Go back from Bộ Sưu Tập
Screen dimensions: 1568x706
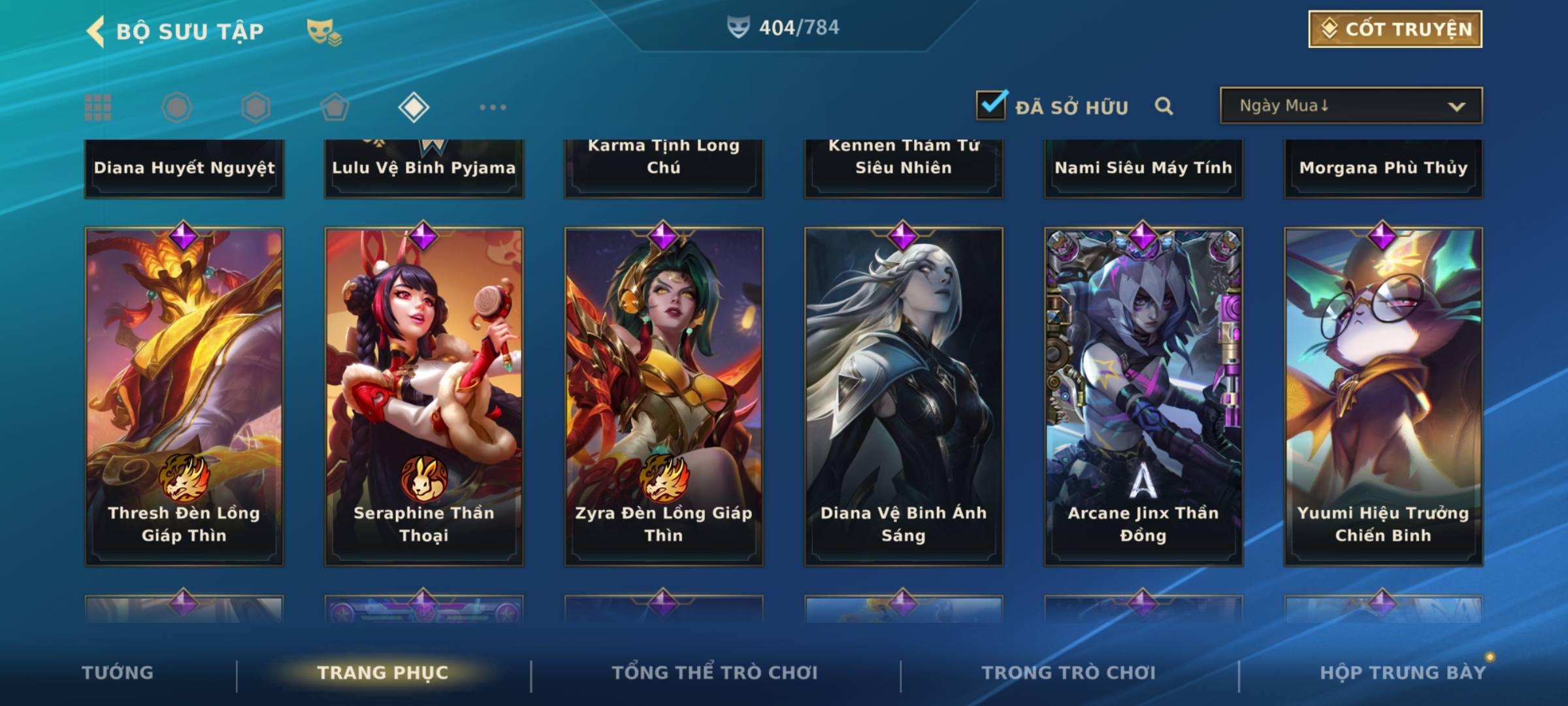[96, 31]
